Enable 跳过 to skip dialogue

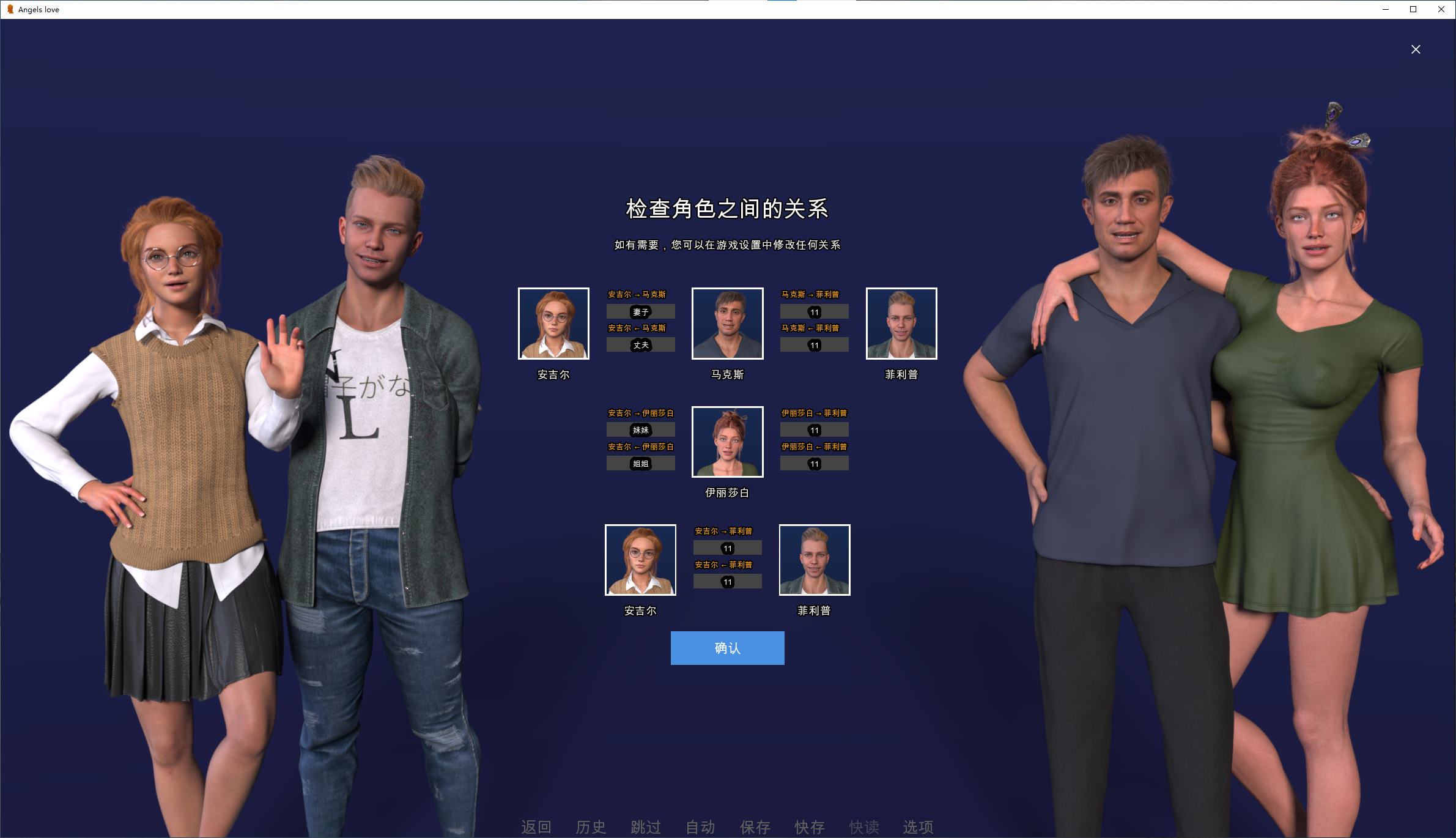click(x=645, y=827)
